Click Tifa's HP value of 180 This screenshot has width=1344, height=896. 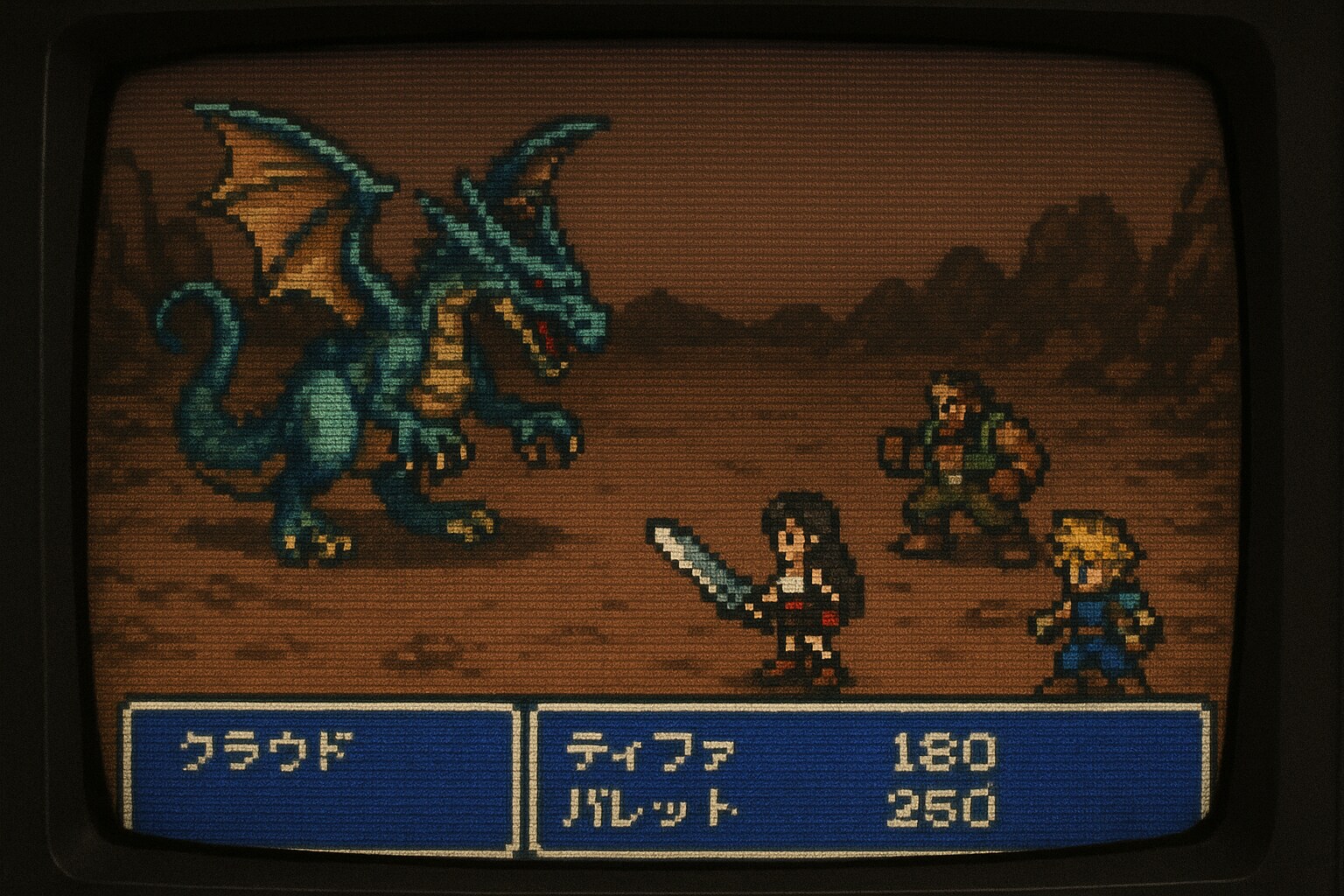click(945, 751)
